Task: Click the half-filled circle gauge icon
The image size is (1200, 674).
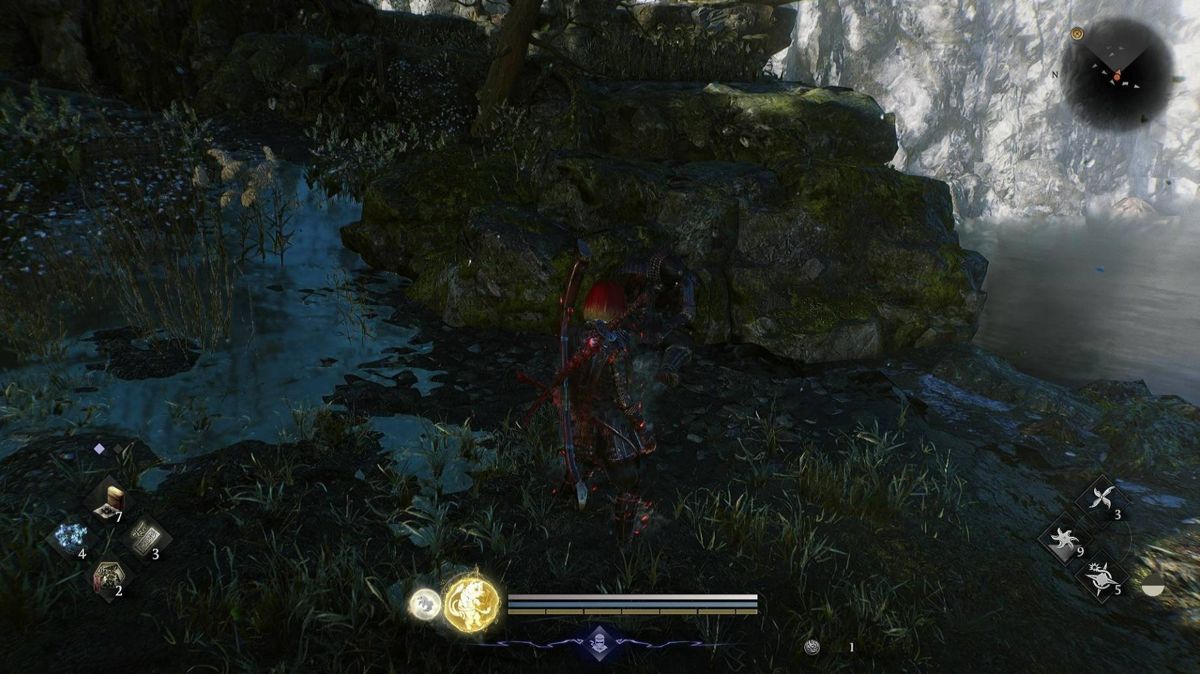Action: (x=1153, y=588)
